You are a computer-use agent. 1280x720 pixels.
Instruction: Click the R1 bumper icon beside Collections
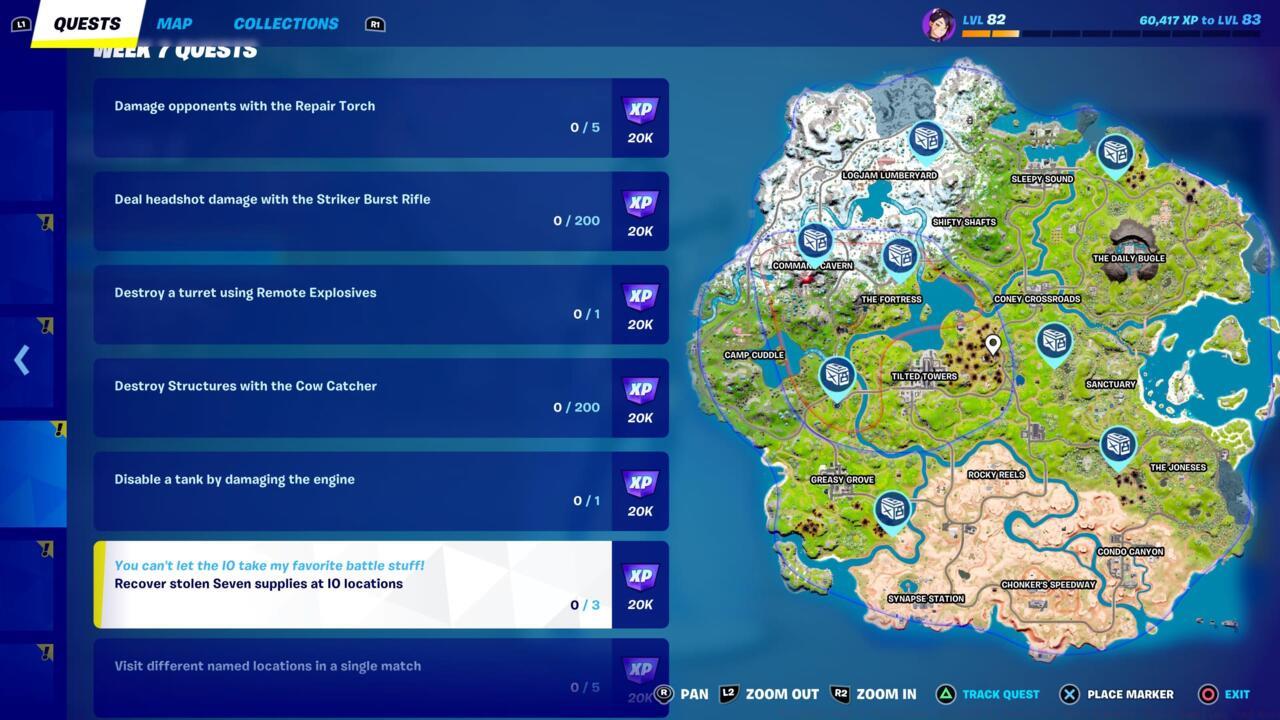[x=375, y=24]
